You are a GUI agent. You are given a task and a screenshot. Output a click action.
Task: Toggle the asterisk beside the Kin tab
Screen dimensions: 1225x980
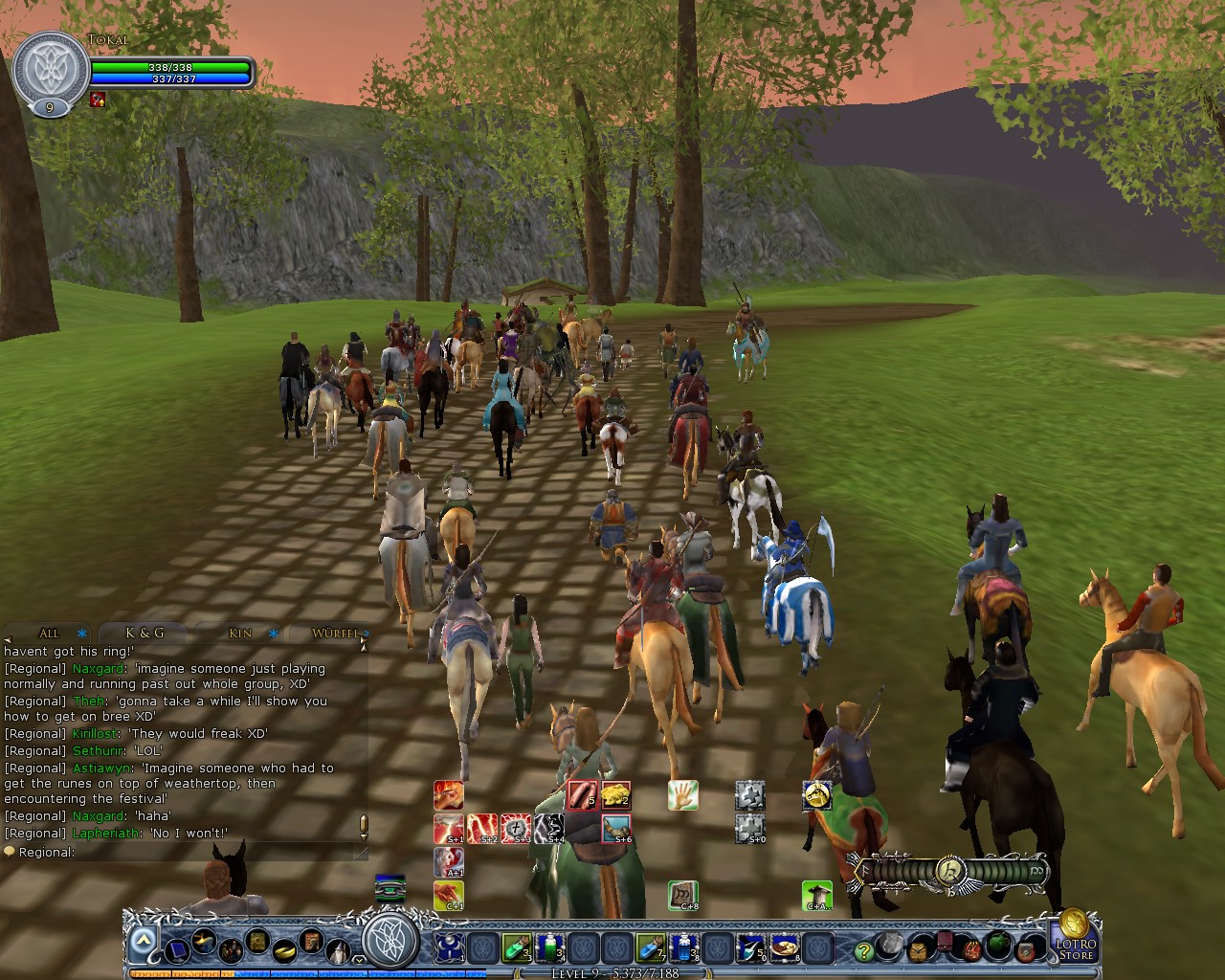[274, 633]
